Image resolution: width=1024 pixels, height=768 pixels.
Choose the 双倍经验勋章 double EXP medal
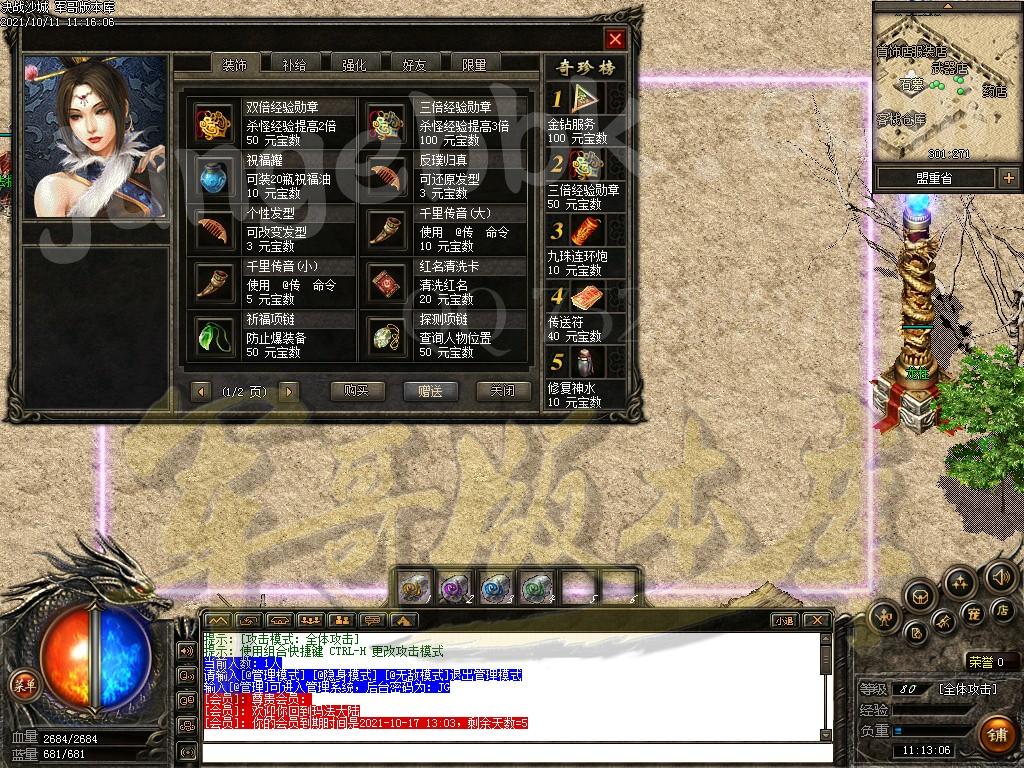[x=212, y=123]
